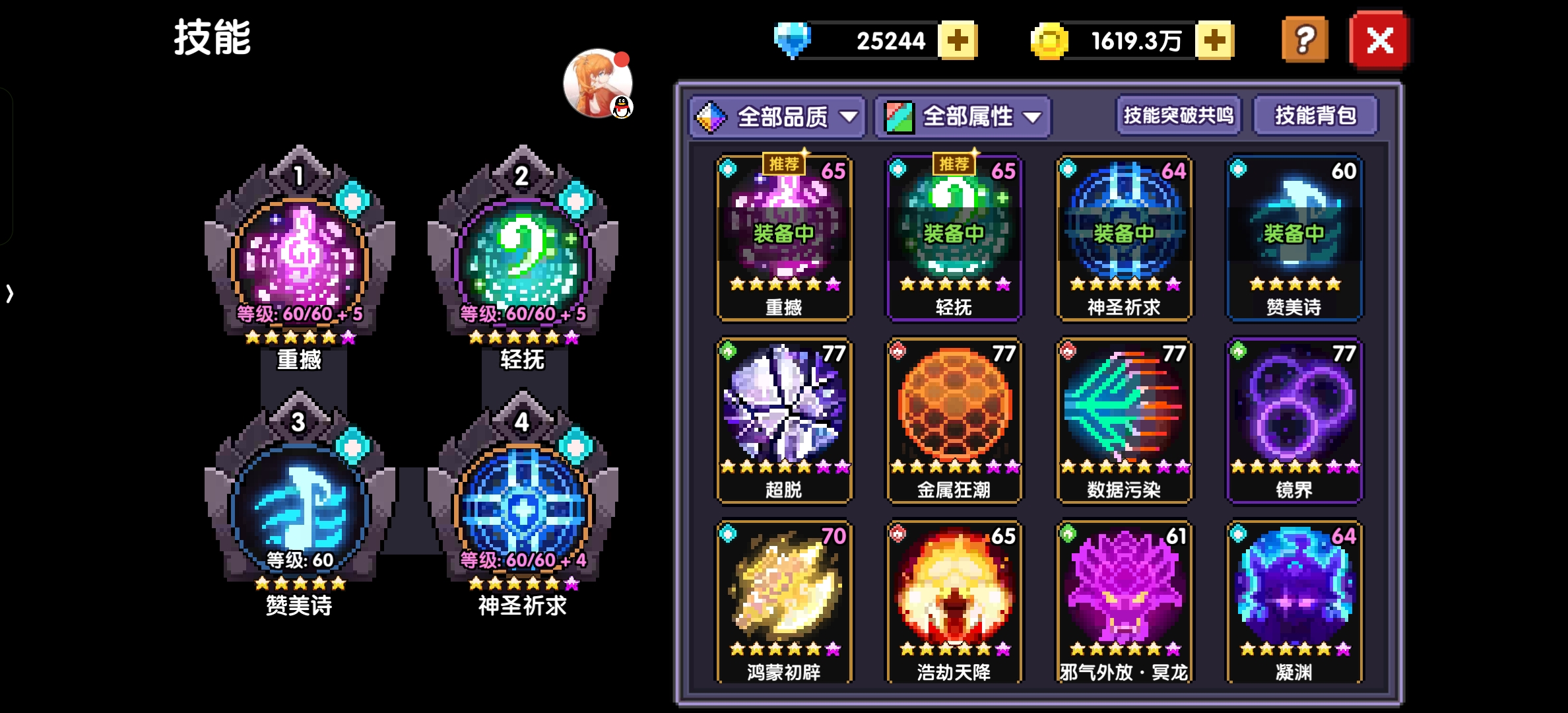Add more diamonds with the plus button
This screenshot has height=713, width=1568.
click(x=958, y=41)
